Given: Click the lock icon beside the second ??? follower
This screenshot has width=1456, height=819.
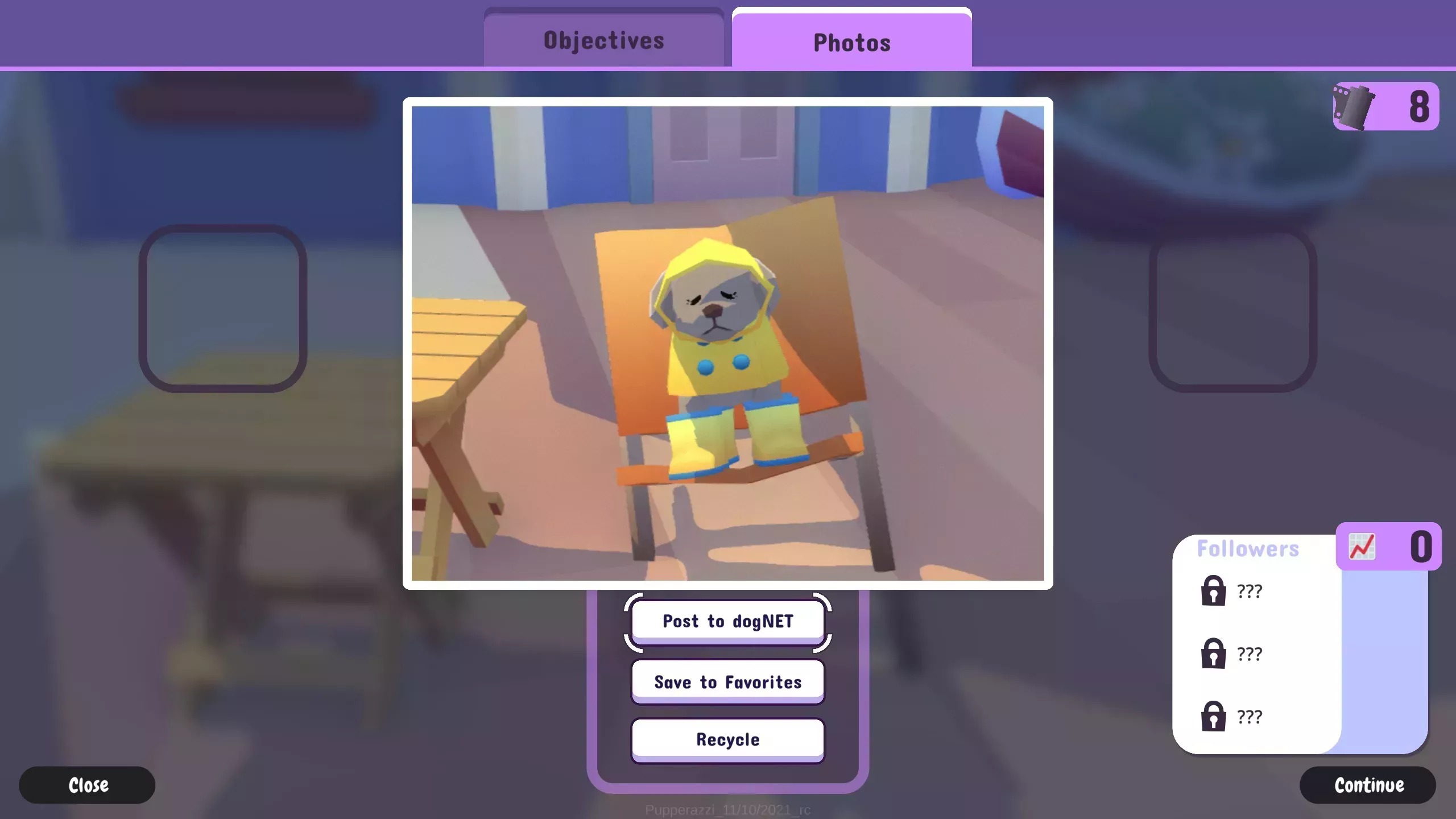Looking at the screenshot, I should tap(1215, 654).
